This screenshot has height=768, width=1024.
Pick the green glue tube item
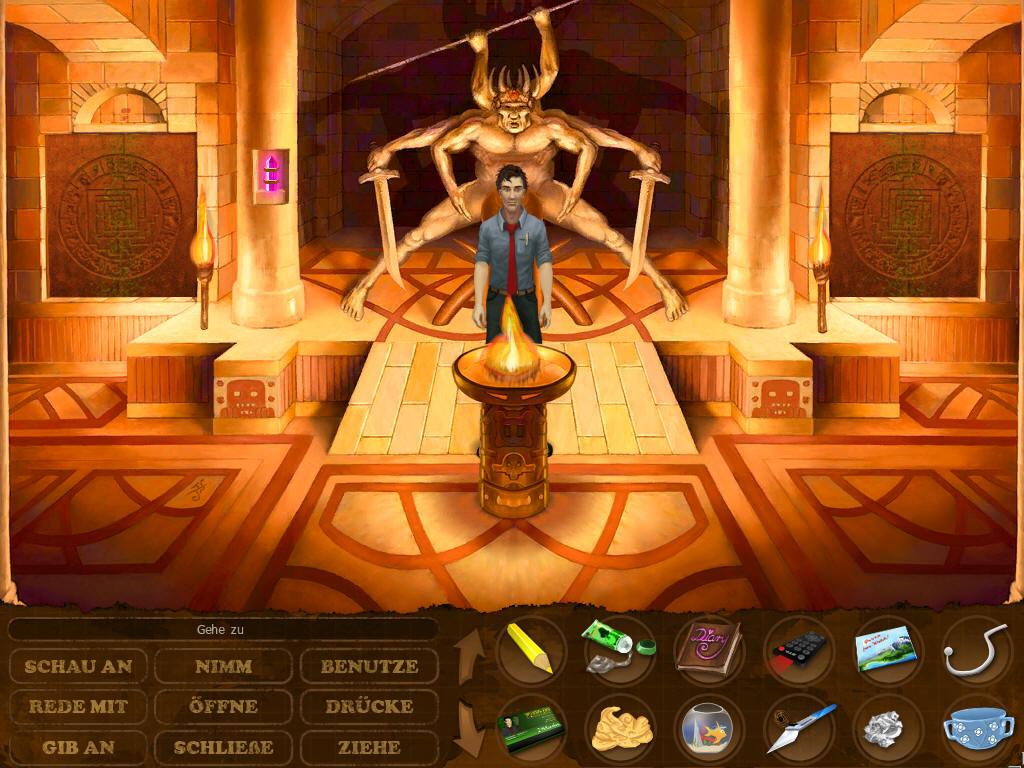(617, 648)
